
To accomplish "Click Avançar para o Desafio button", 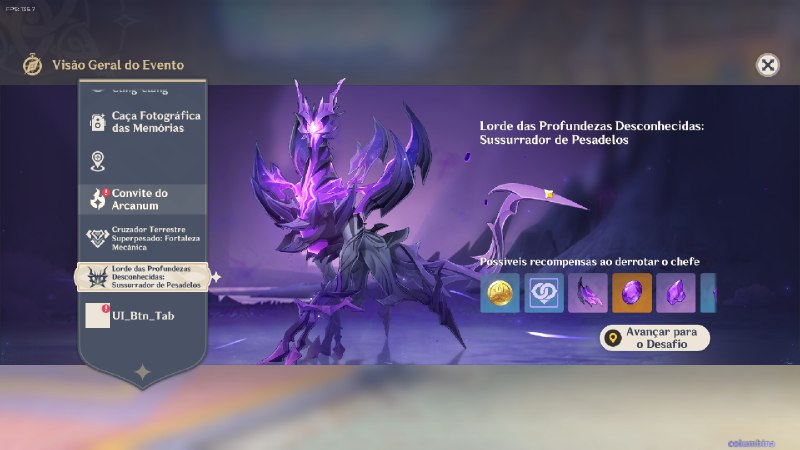I will pos(655,338).
